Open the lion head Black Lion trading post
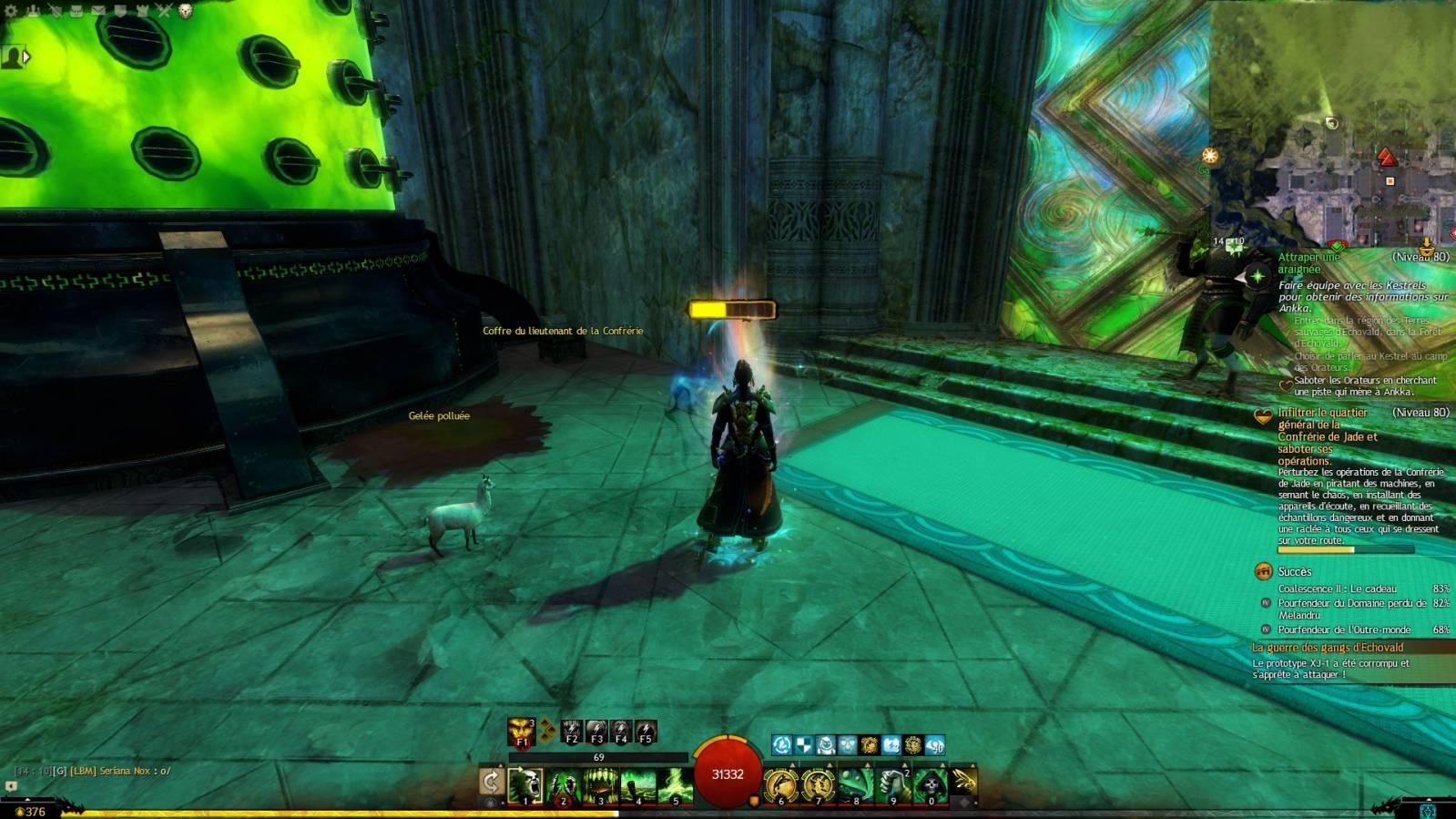Image resolution: width=1456 pixels, height=819 pixels. pyautogui.click(x=186, y=11)
